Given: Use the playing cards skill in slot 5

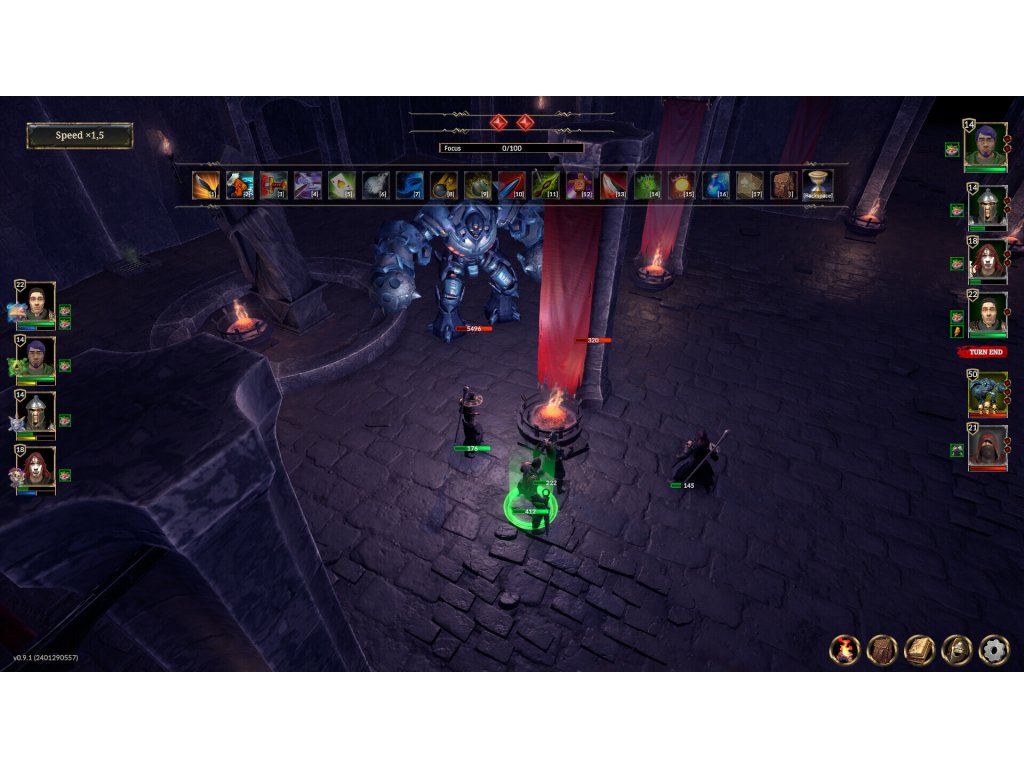Looking at the screenshot, I should [x=342, y=185].
